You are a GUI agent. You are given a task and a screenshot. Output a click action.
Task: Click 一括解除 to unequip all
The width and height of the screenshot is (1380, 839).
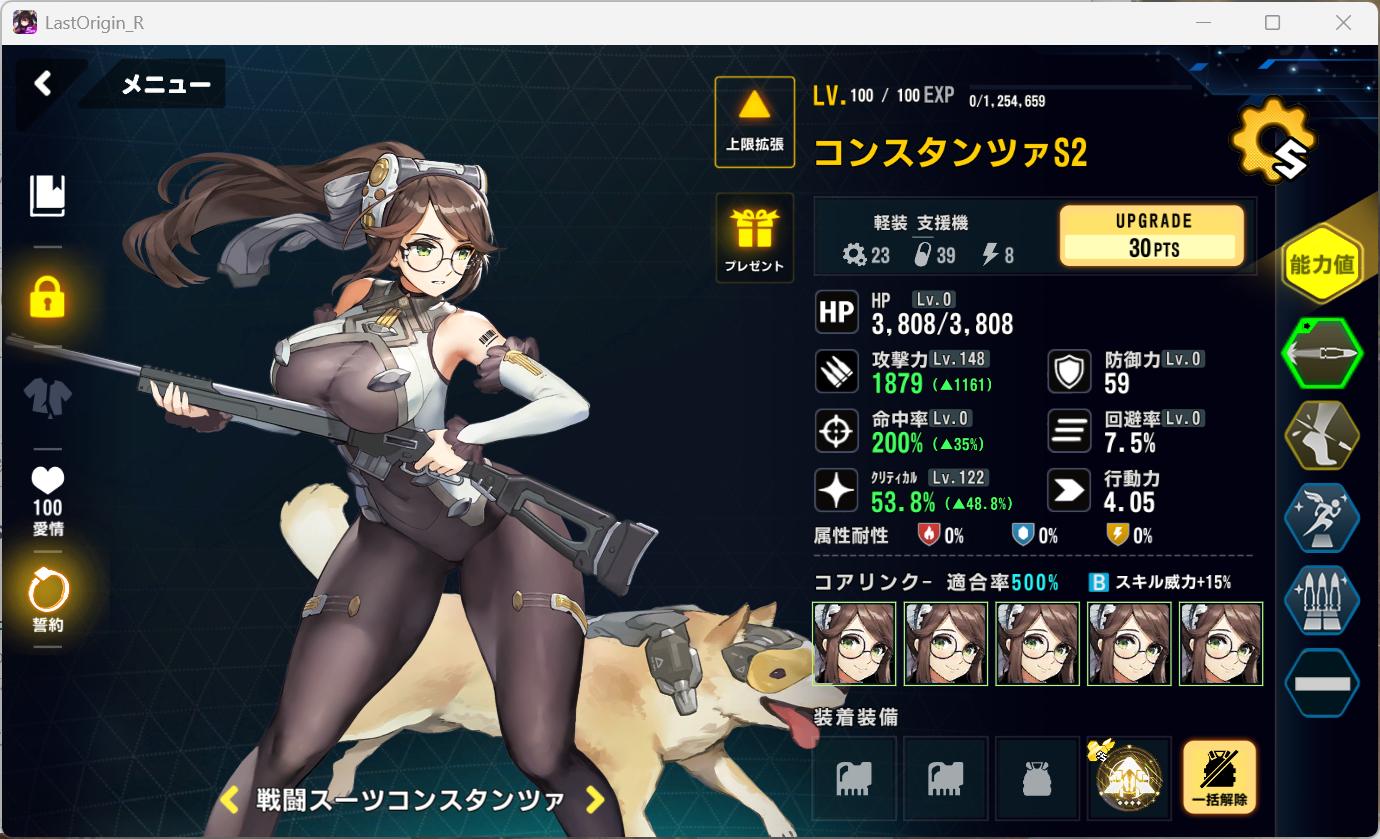(x=1219, y=778)
